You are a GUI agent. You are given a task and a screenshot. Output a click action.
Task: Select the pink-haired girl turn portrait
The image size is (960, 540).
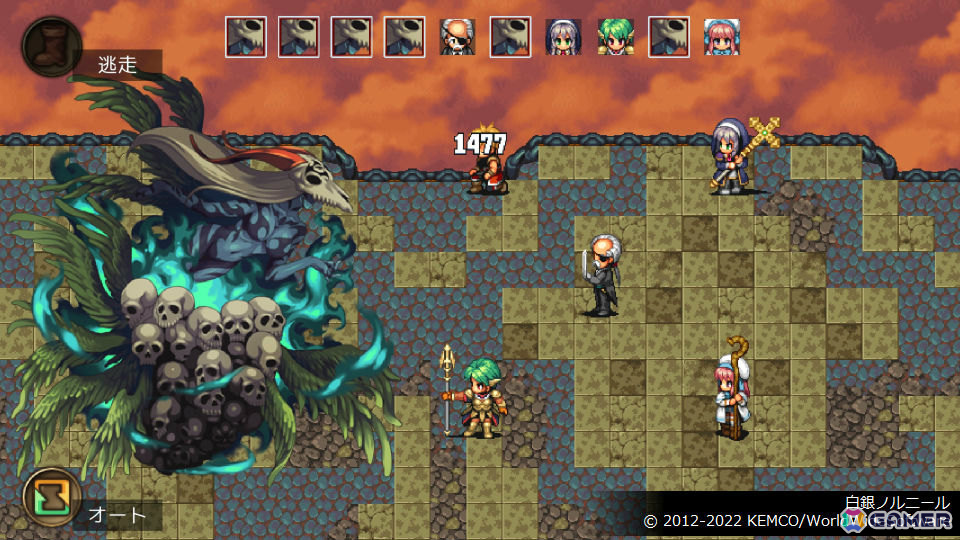pos(722,37)
